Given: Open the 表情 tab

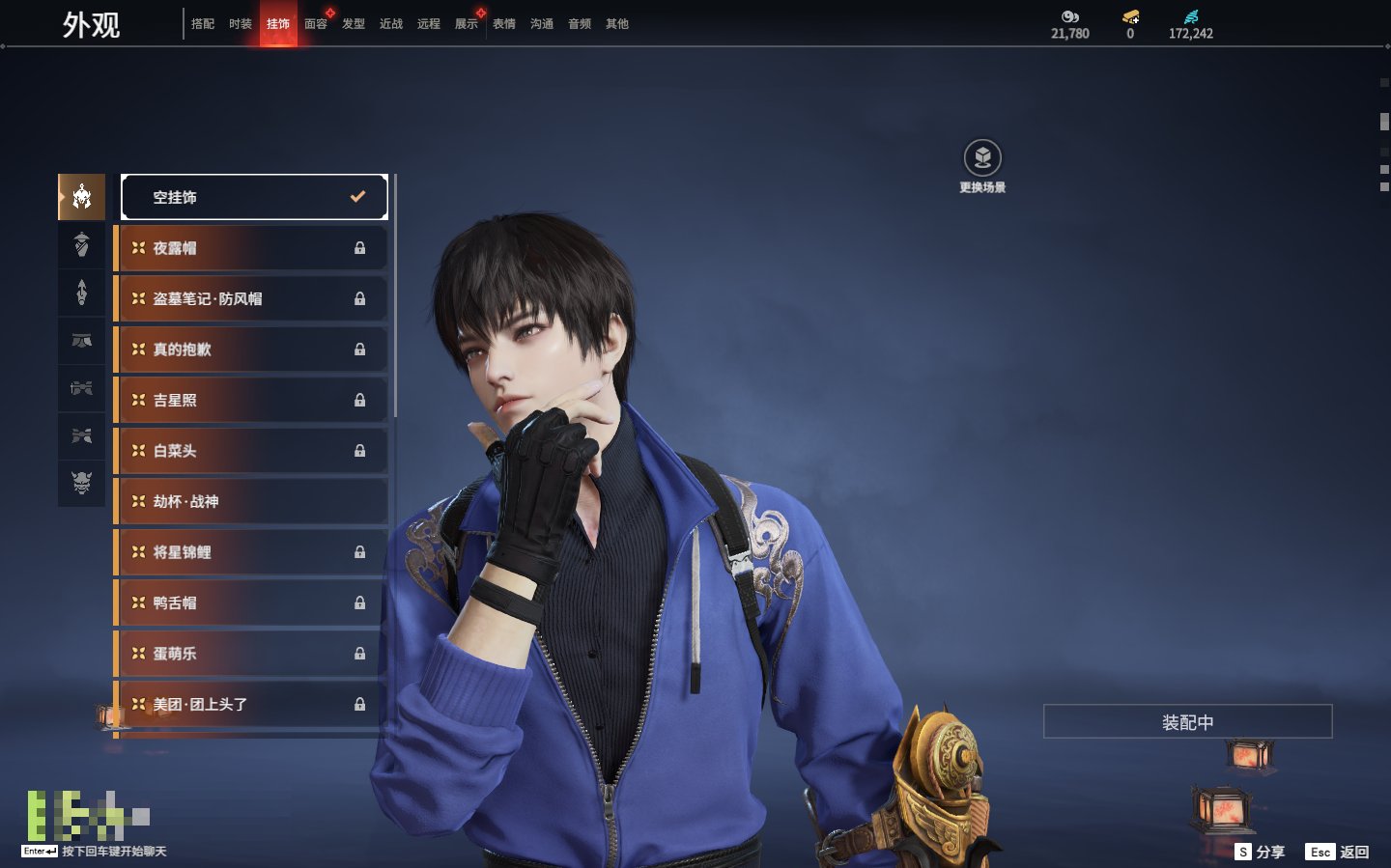Looking at the screenshot, I should click(504, 24).
